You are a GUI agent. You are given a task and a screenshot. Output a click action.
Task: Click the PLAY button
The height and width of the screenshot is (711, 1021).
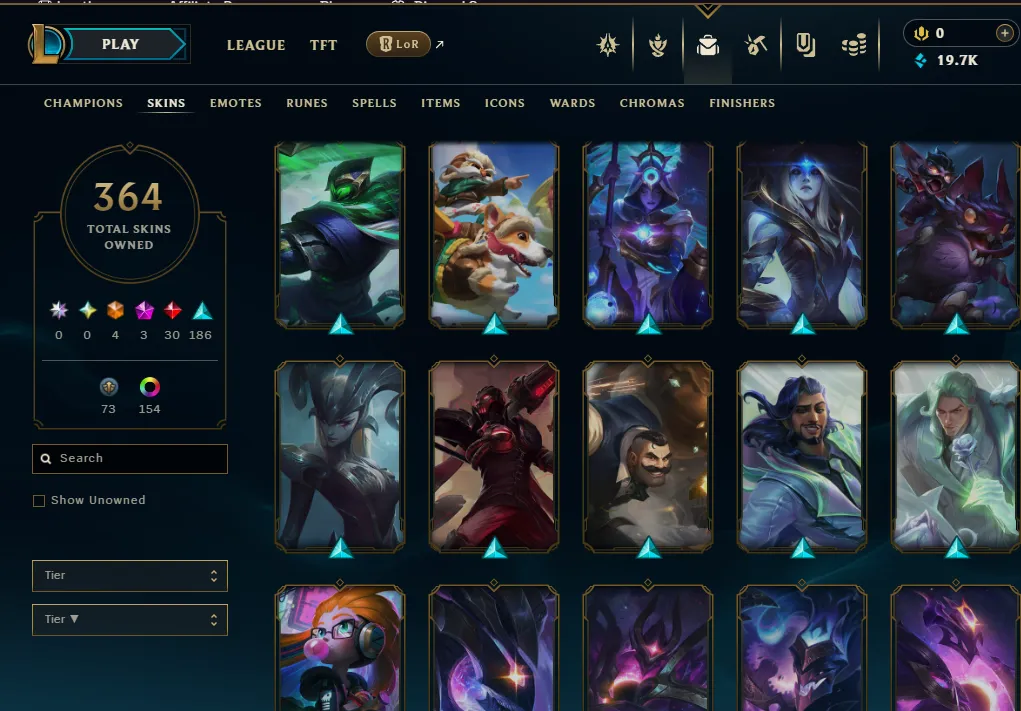pyautogui.click(x=120, y=44)
